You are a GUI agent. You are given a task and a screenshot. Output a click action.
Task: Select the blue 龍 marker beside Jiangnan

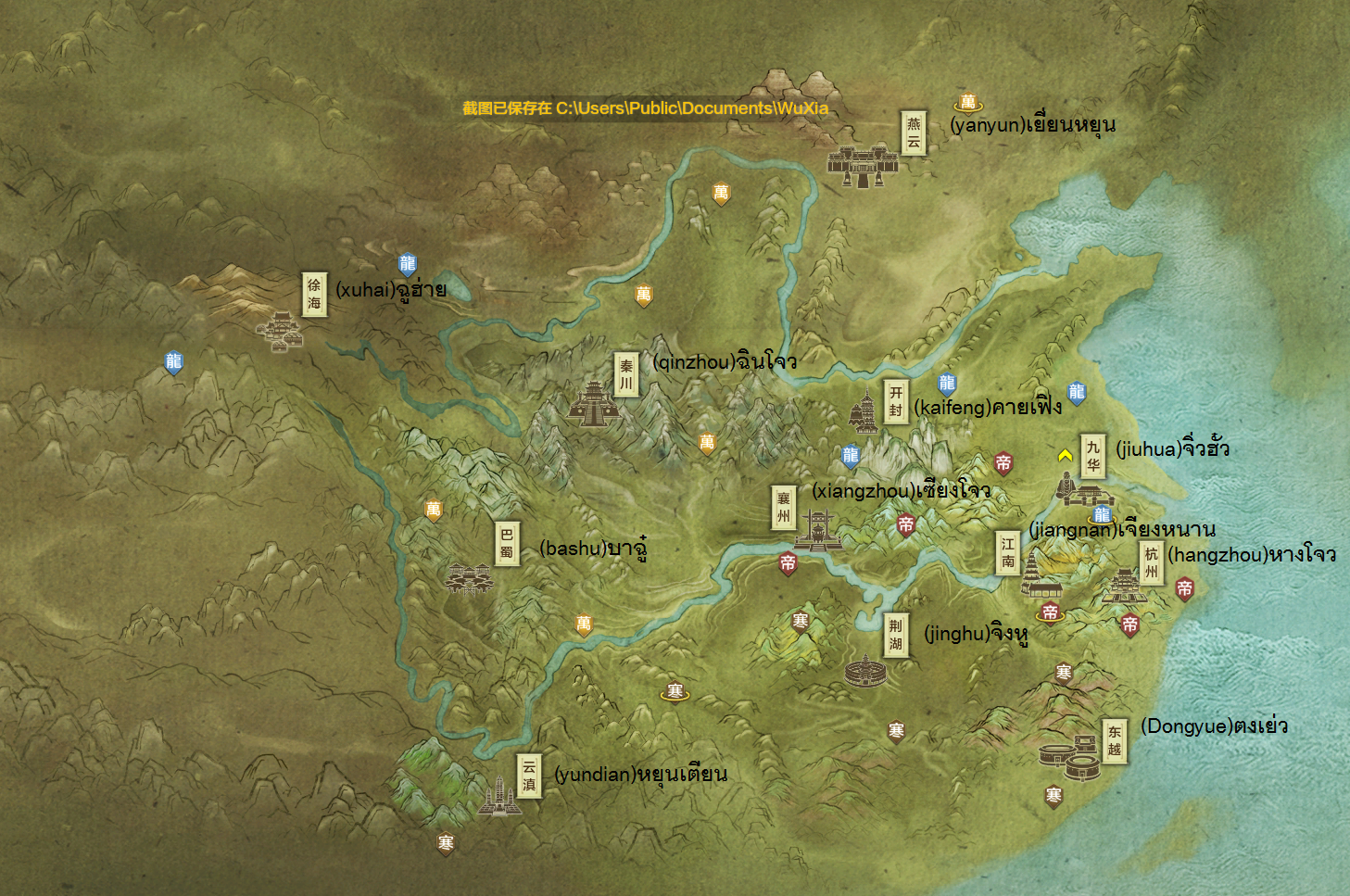click(1103, 513)
